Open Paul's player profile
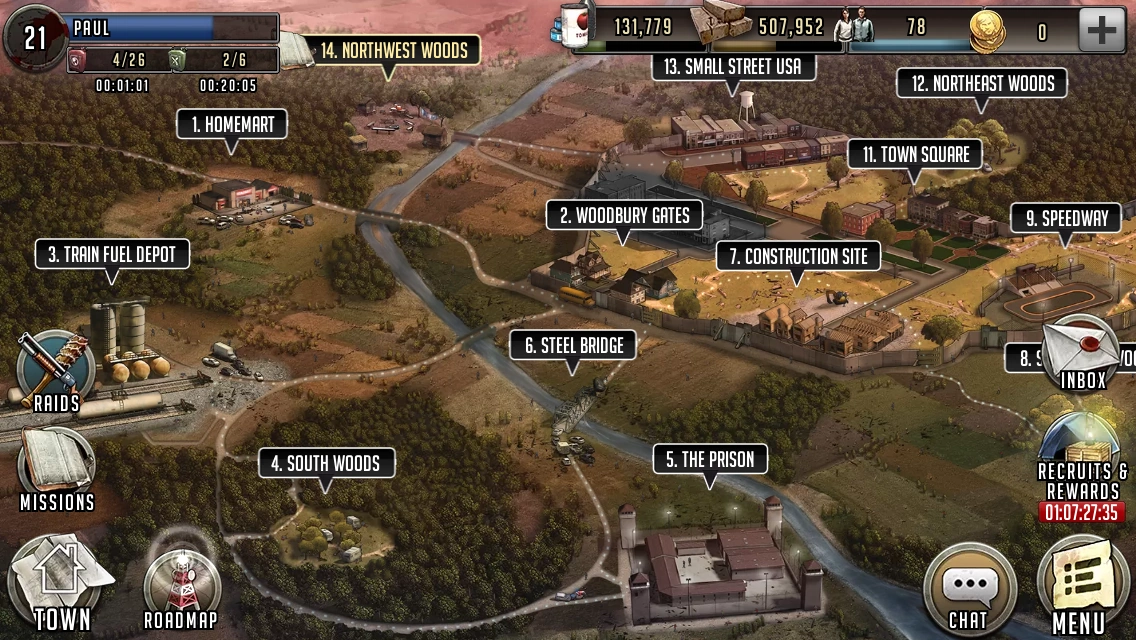 coord(140,28)
